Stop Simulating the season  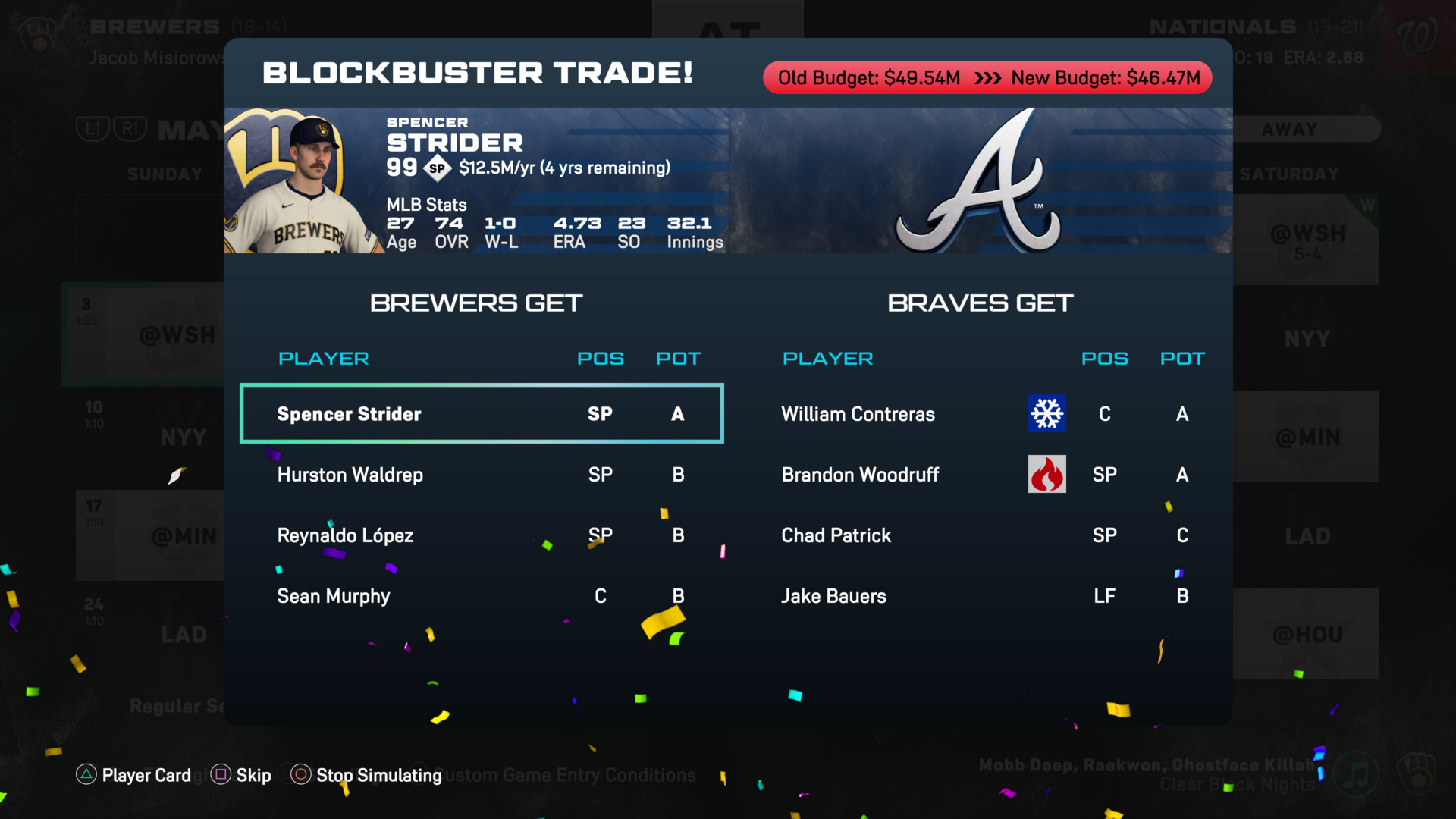tap(367, 775)
